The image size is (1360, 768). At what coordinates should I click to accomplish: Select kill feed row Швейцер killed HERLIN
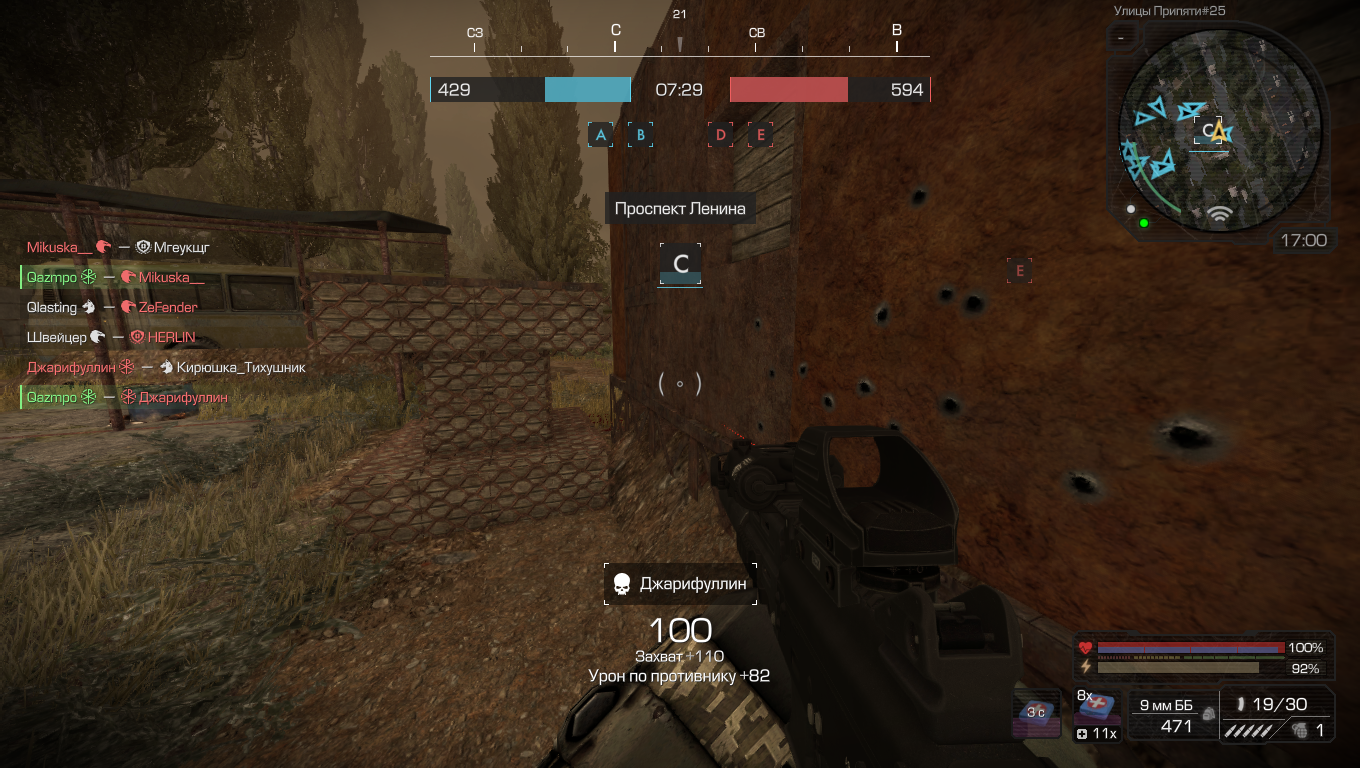[111, 337]
